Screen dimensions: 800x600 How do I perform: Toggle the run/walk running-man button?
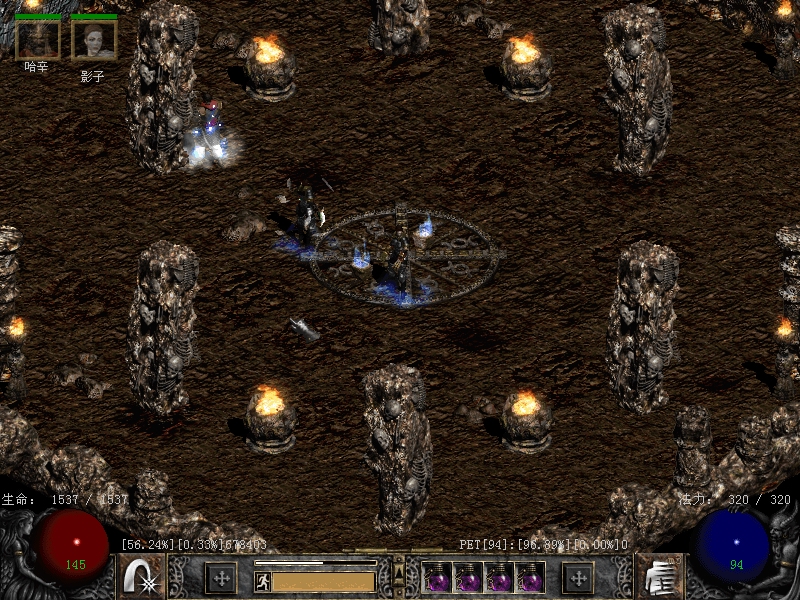[262, 580]
